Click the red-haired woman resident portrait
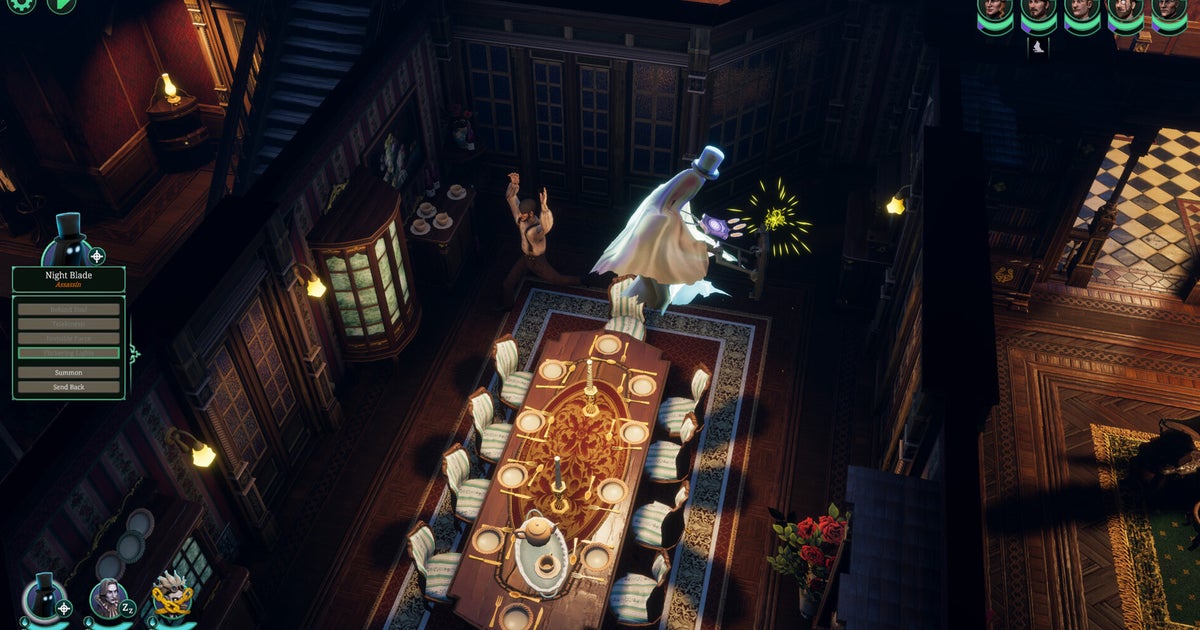The image size is (1200, 630). click(995, 10)
